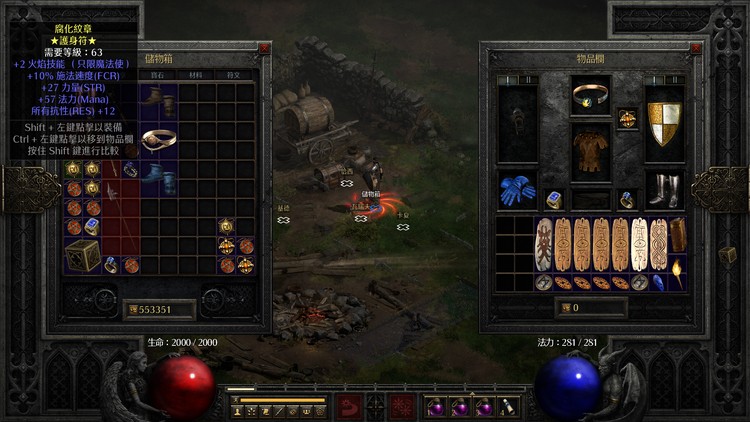
Task: Select the equipped metal boots
Action: [663, 190]
